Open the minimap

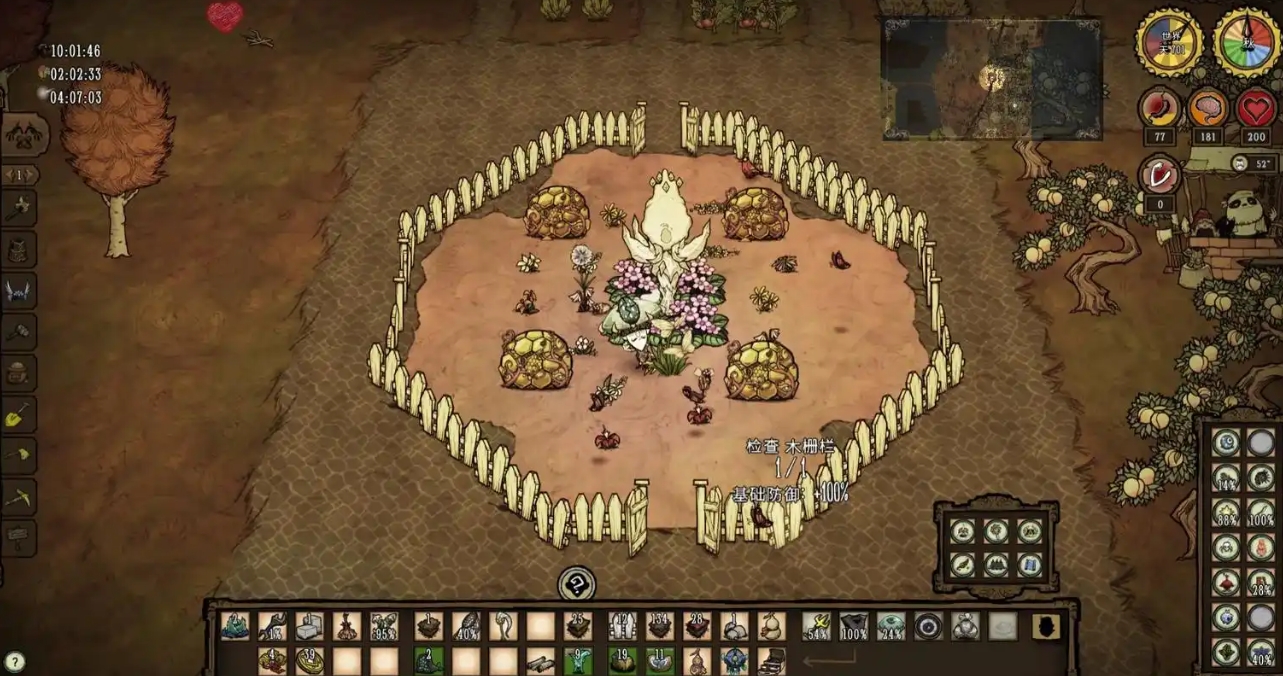[991, 78]
